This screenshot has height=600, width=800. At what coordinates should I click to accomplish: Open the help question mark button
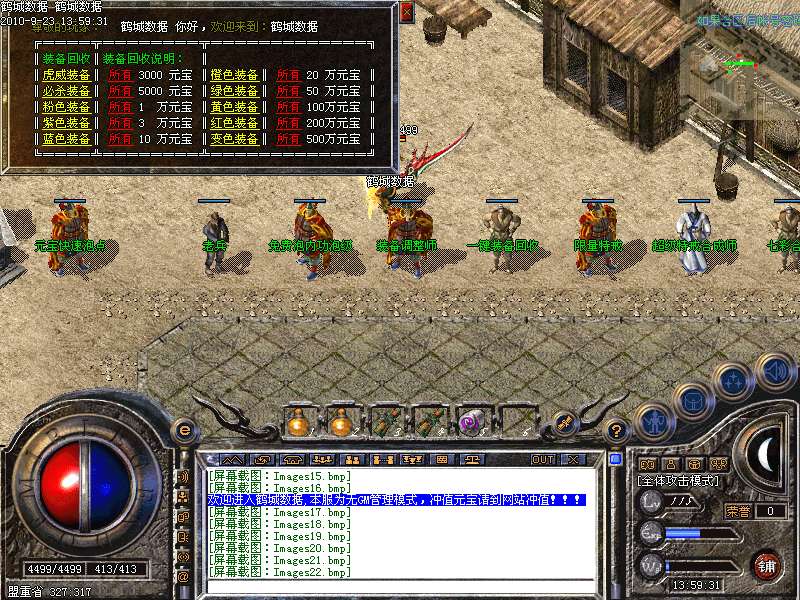coord(617,431)
